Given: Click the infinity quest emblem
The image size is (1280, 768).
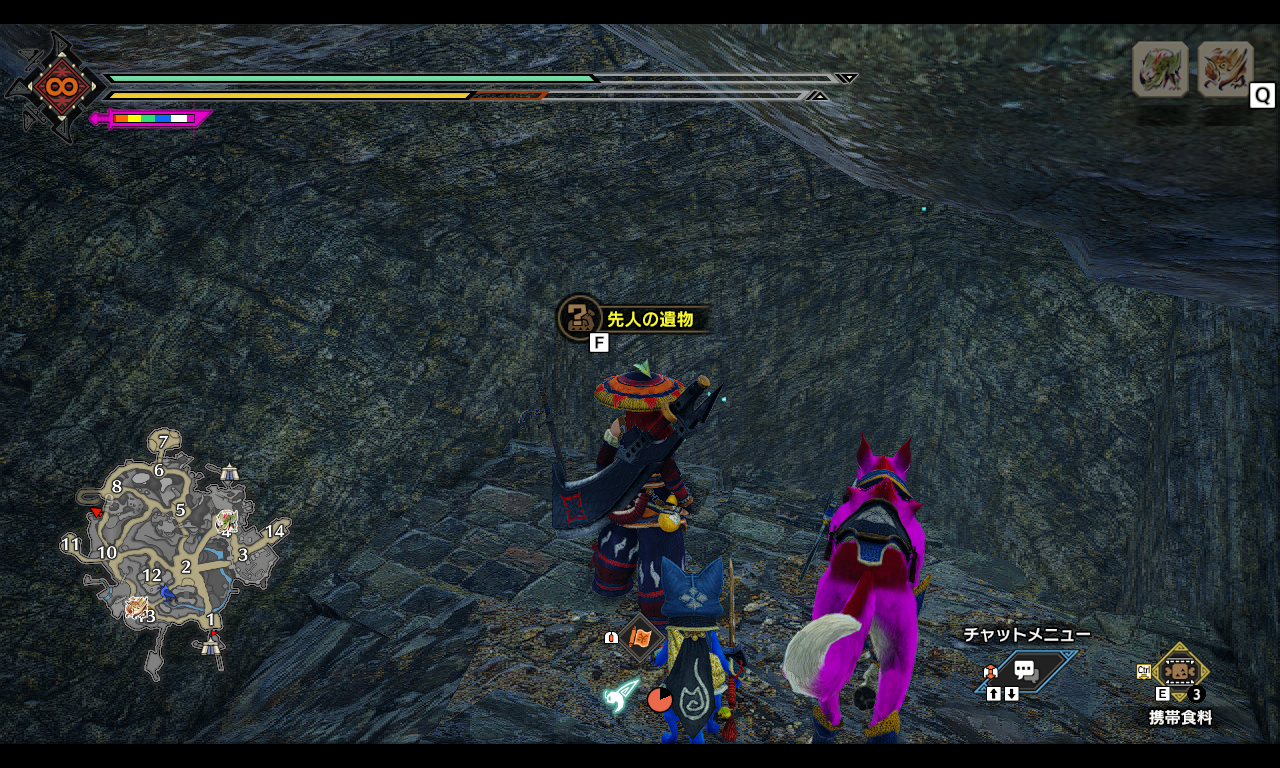Looking at the screenshot, I should point(56,86).
